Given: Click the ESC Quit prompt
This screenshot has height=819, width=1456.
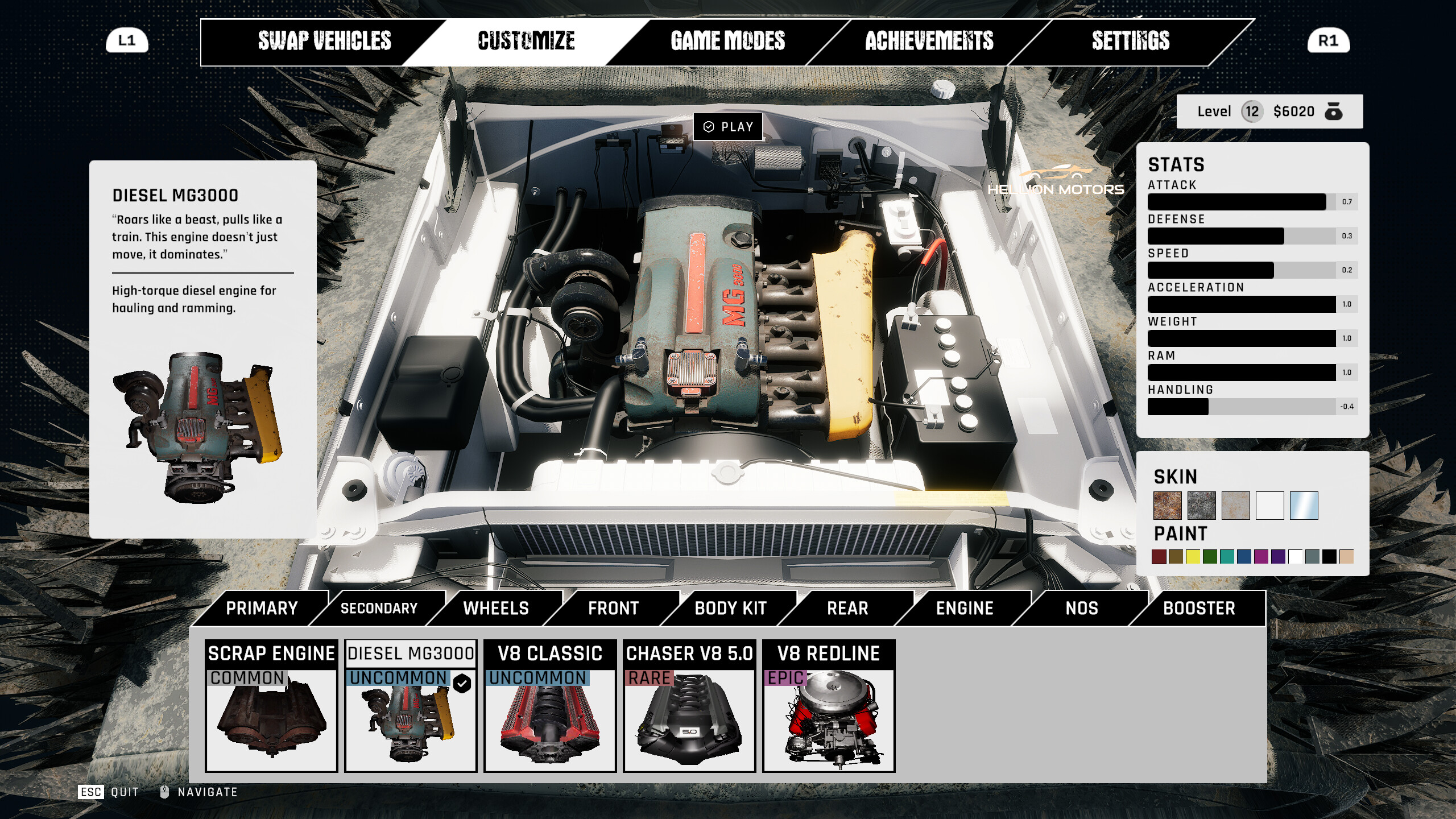Looking at the screenshot, I should [x=108, y=791].
